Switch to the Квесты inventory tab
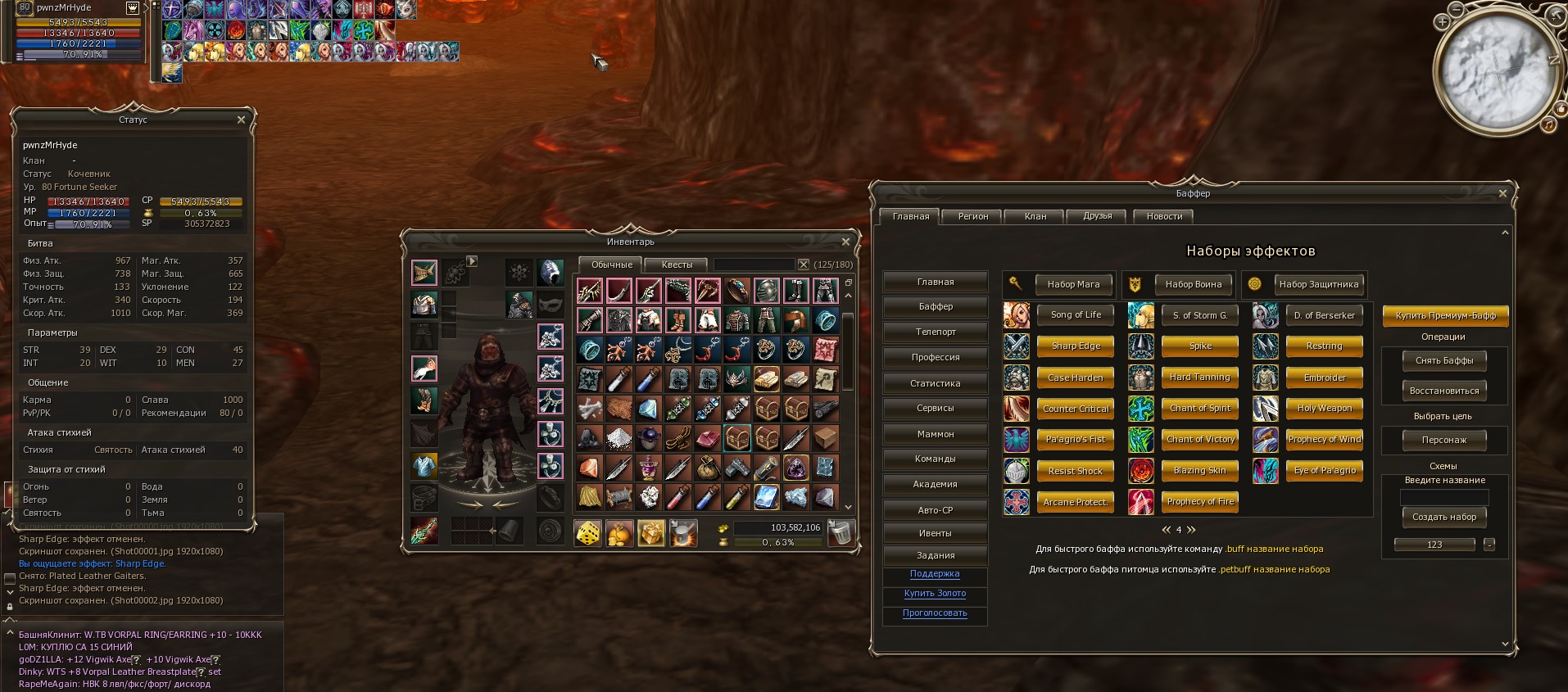The width and height of the screenshot is (1568, 692). point(677,265)
